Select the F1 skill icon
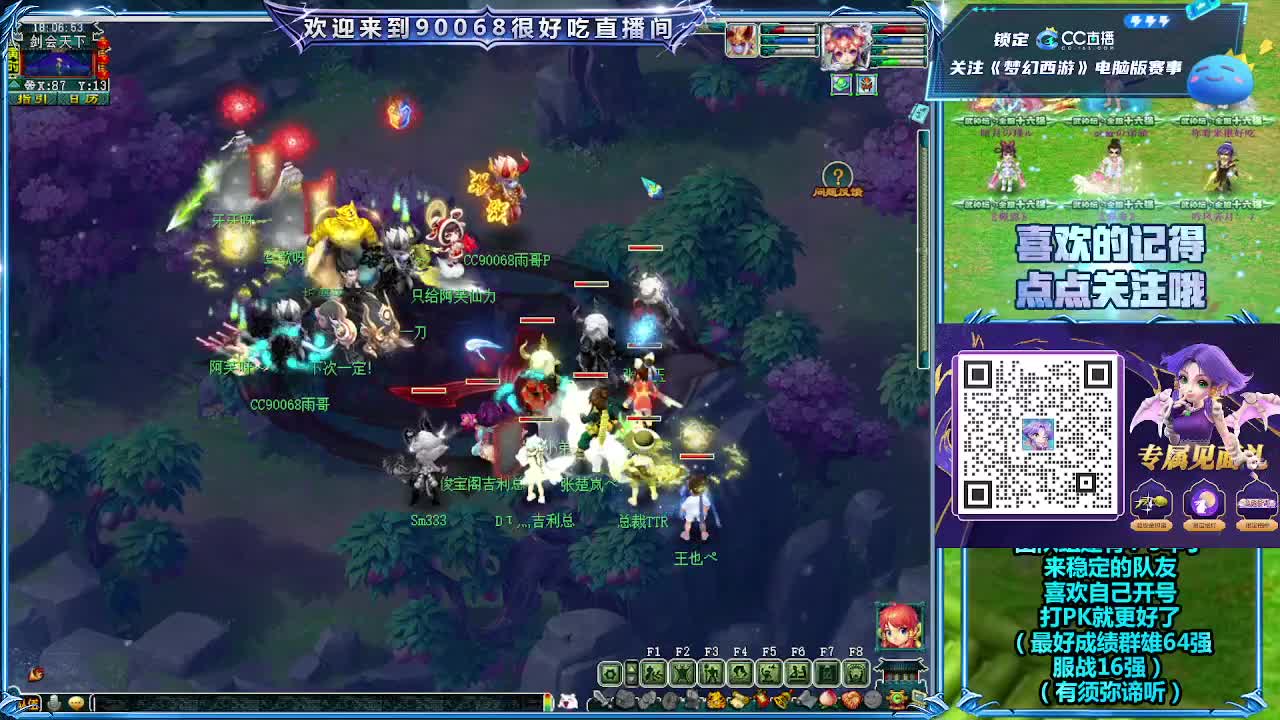 pyautogui.click(x=653, y=672)
